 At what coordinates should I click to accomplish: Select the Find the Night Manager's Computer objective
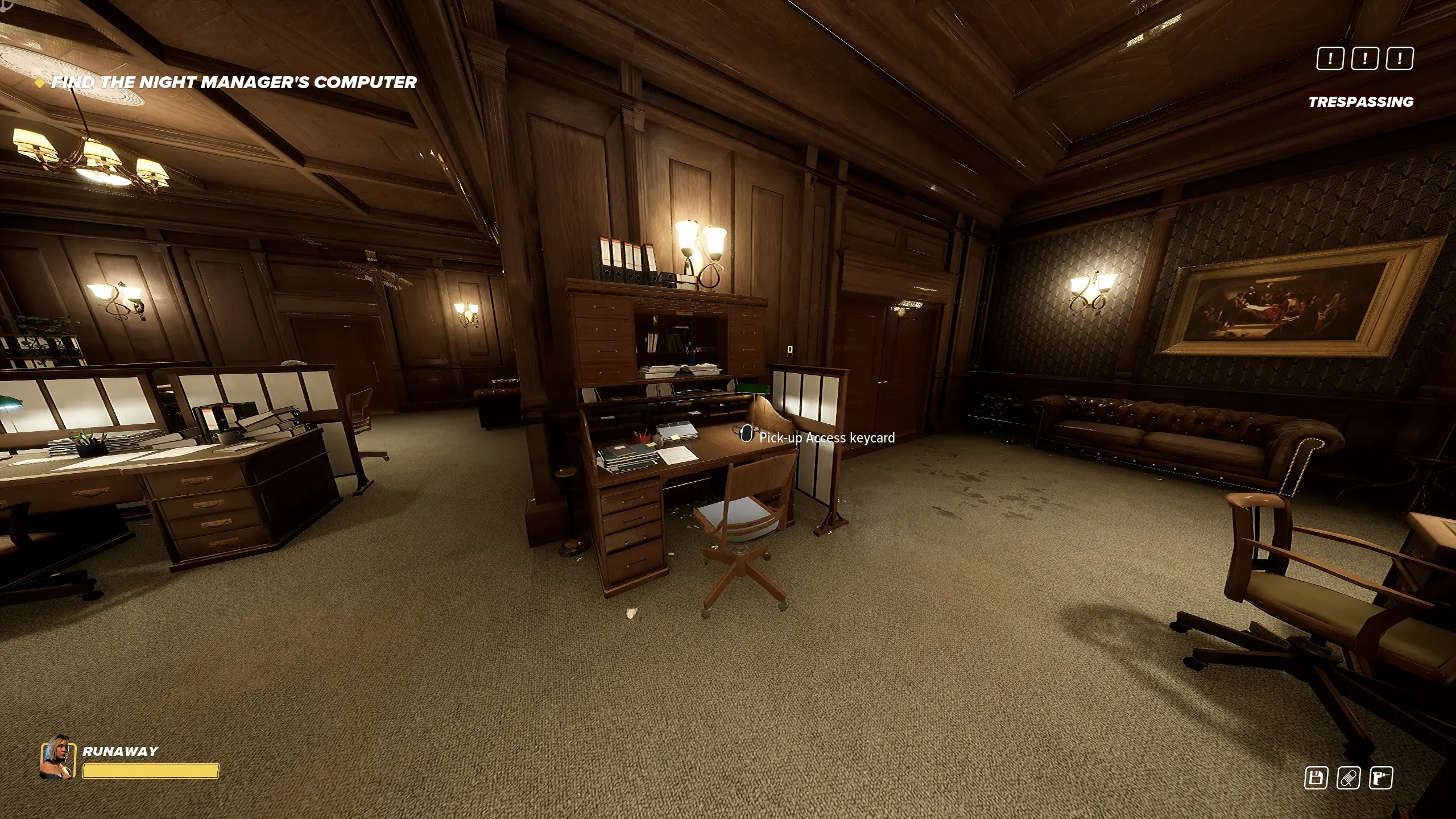[x=233, y=82]
